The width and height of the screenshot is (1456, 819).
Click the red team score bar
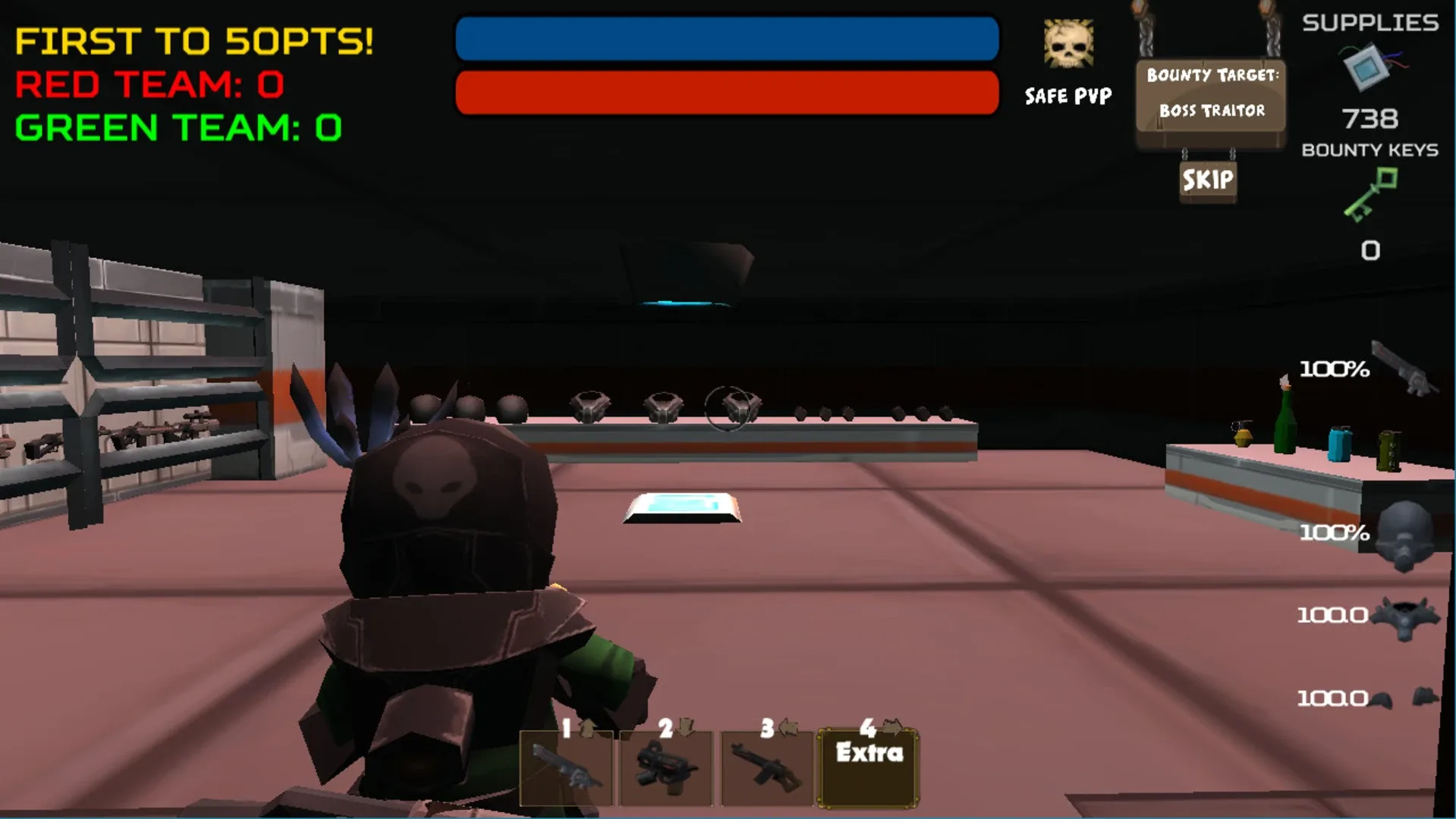click(x=725, y=93)
